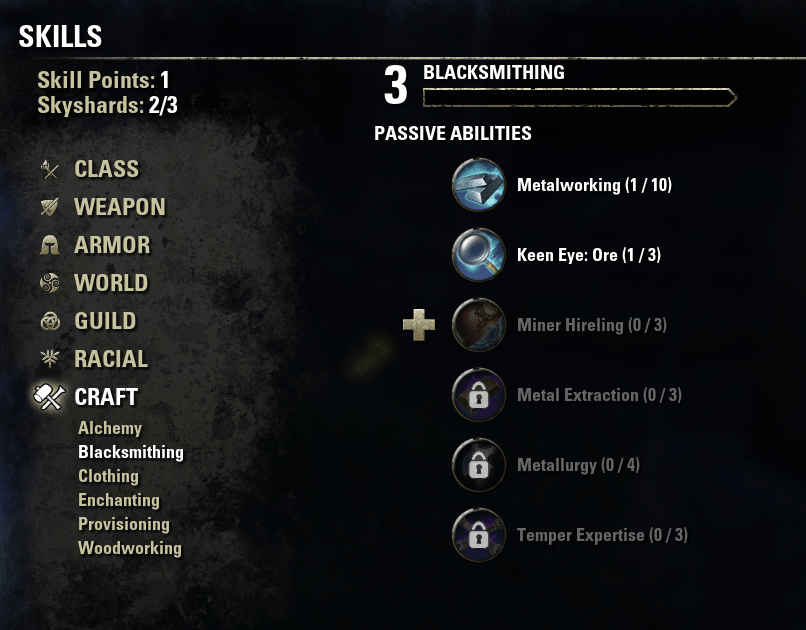
Task: Switch to the Guild skill category
Action: click(x=105, y=321)
